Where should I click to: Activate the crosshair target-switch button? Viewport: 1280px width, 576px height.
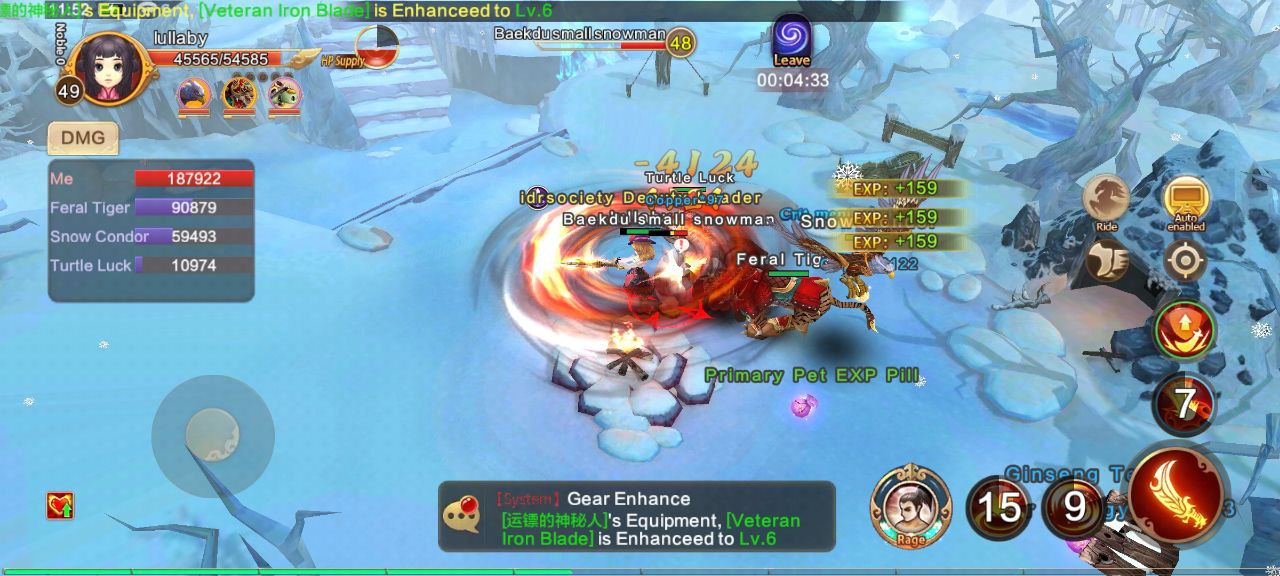pyautogui.click(x=1185, y=260)
